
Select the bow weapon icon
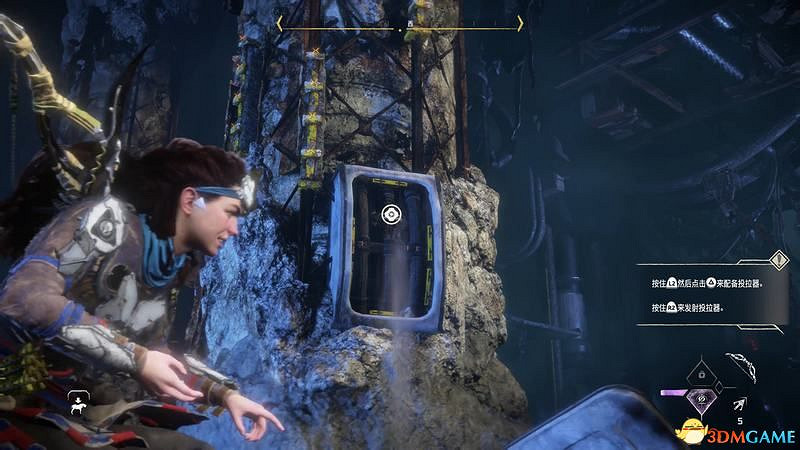click(x=743, y=366)
